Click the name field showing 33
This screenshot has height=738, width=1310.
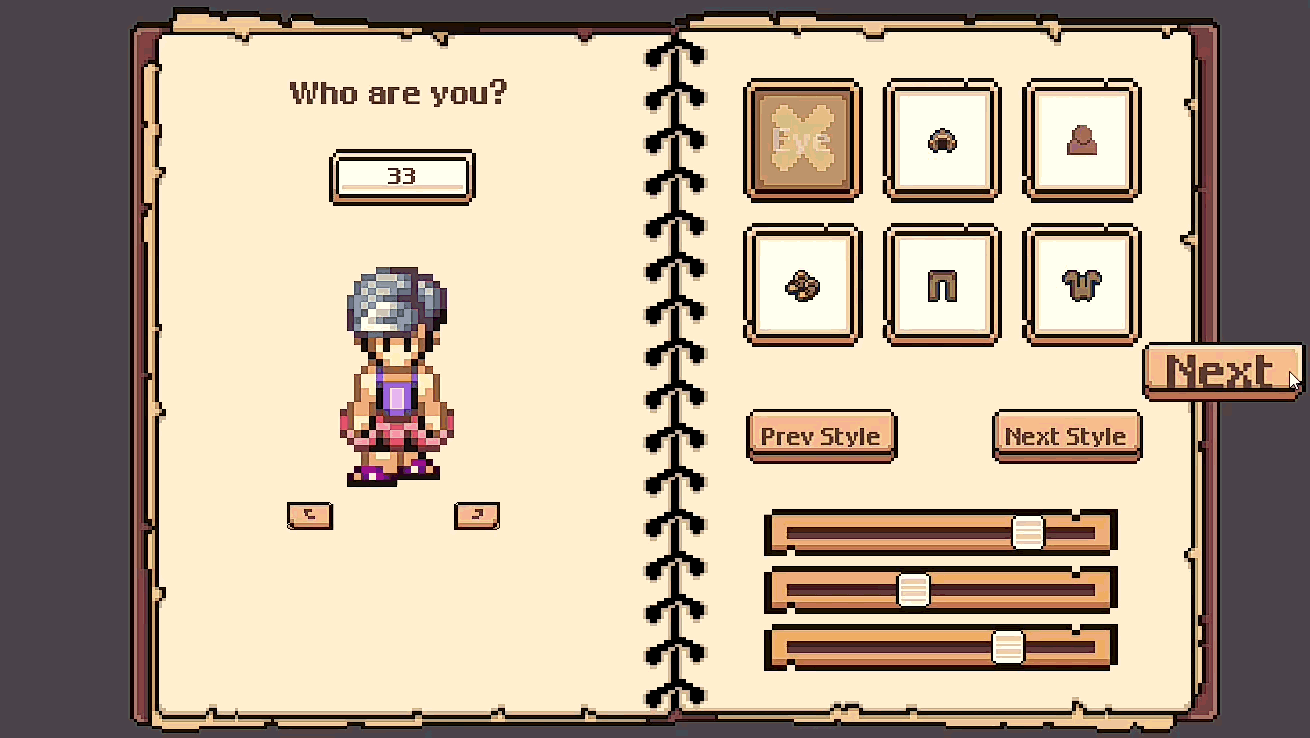(402, 177)
